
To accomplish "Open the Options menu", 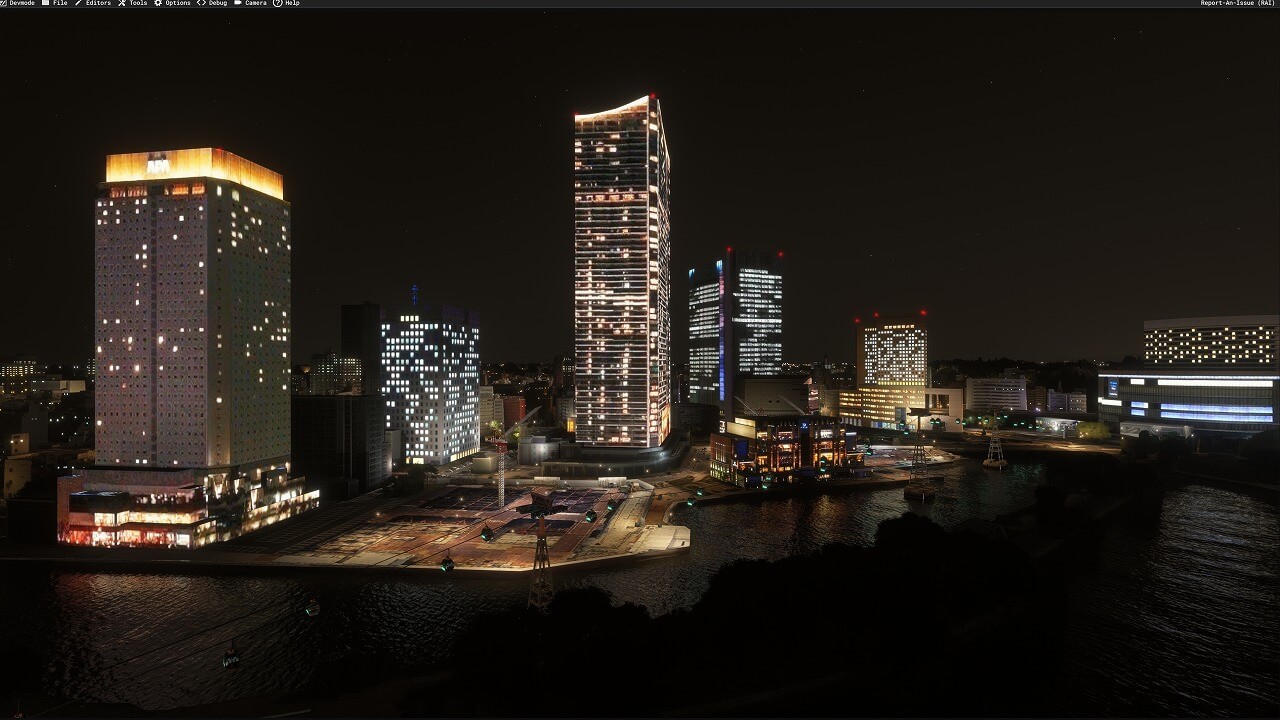I will pos(172,3).
